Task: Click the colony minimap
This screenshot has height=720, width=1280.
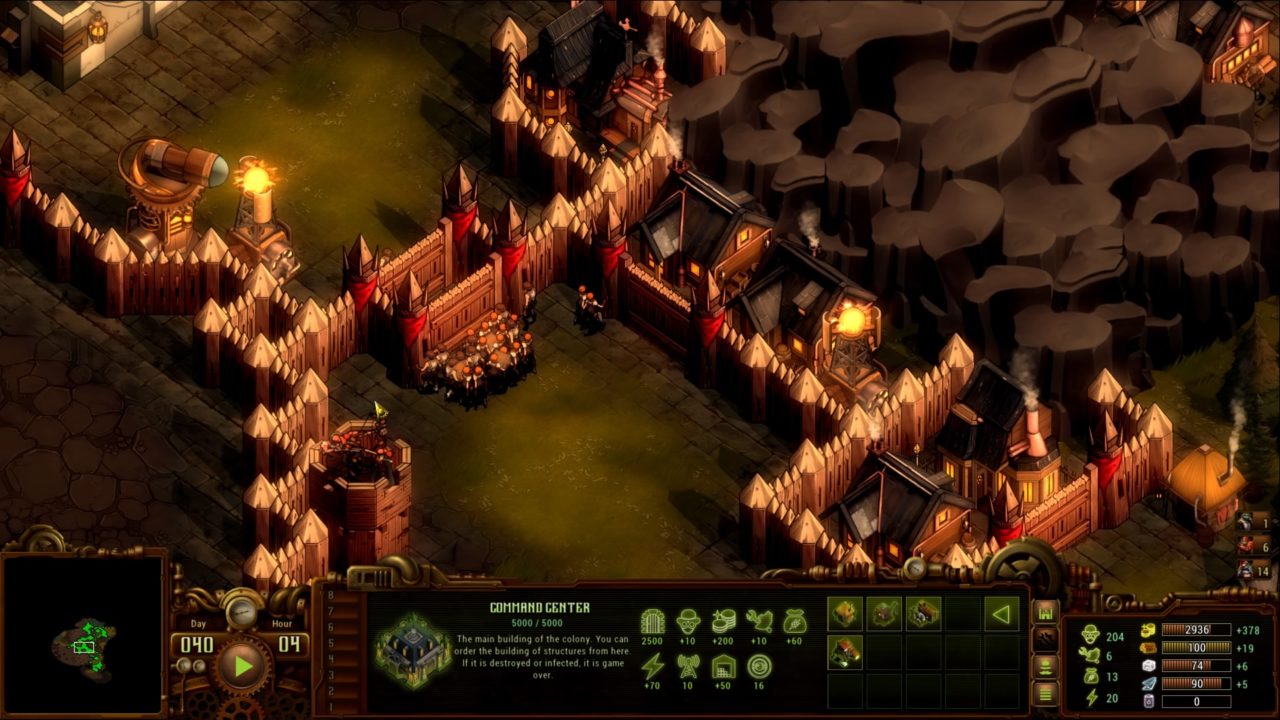Action: click(x=83, y=636)
